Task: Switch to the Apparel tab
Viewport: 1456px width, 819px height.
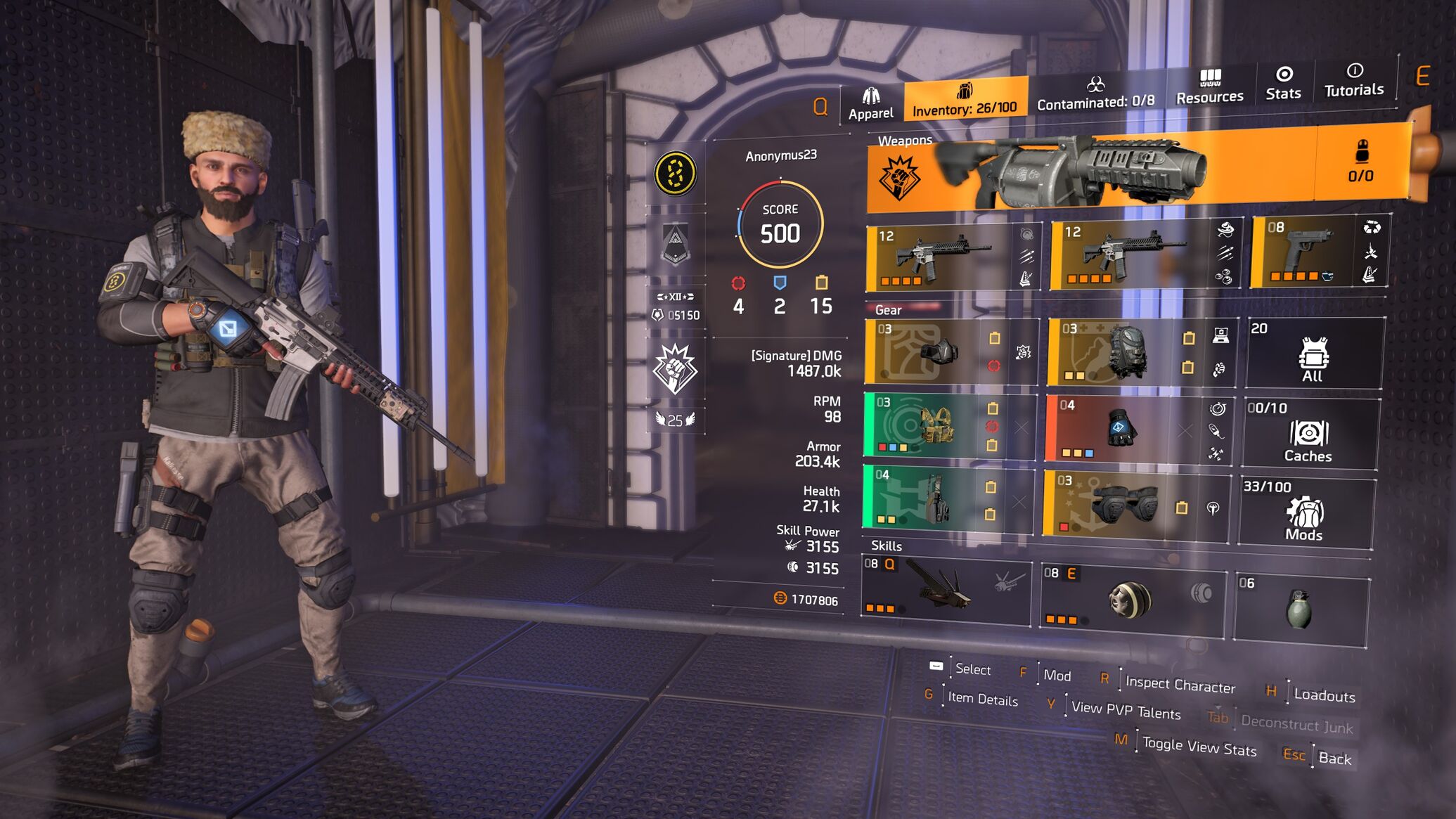Action: click(x=870, y=104)
